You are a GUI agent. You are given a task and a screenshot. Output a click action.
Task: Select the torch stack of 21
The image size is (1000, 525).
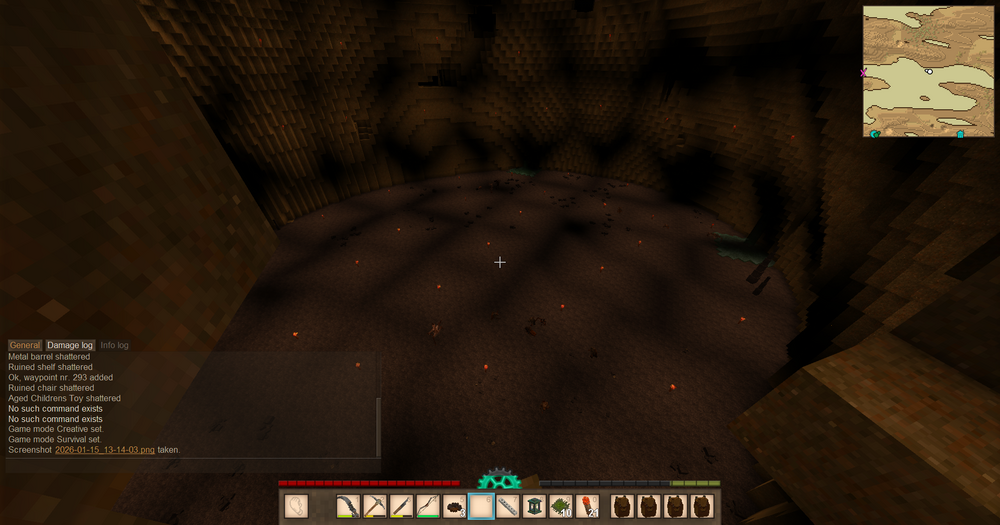coord(588,506)
